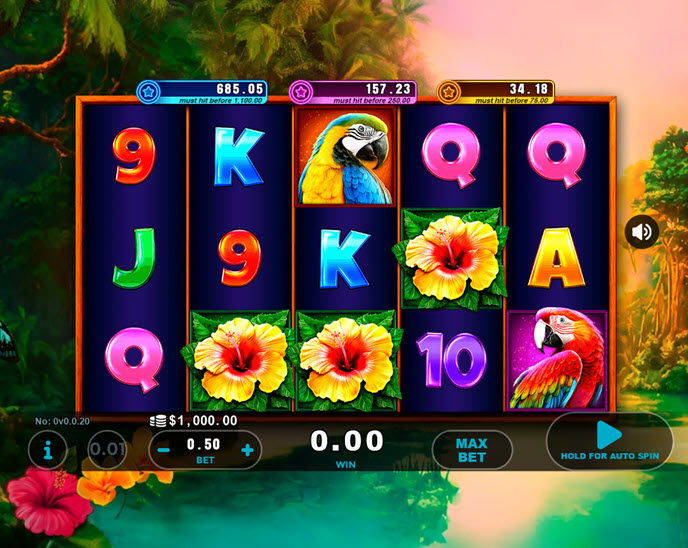The height and width of the screenshot is (548, 688).
Task: Decrease the bet with the minus button
Action: point(164,450)
